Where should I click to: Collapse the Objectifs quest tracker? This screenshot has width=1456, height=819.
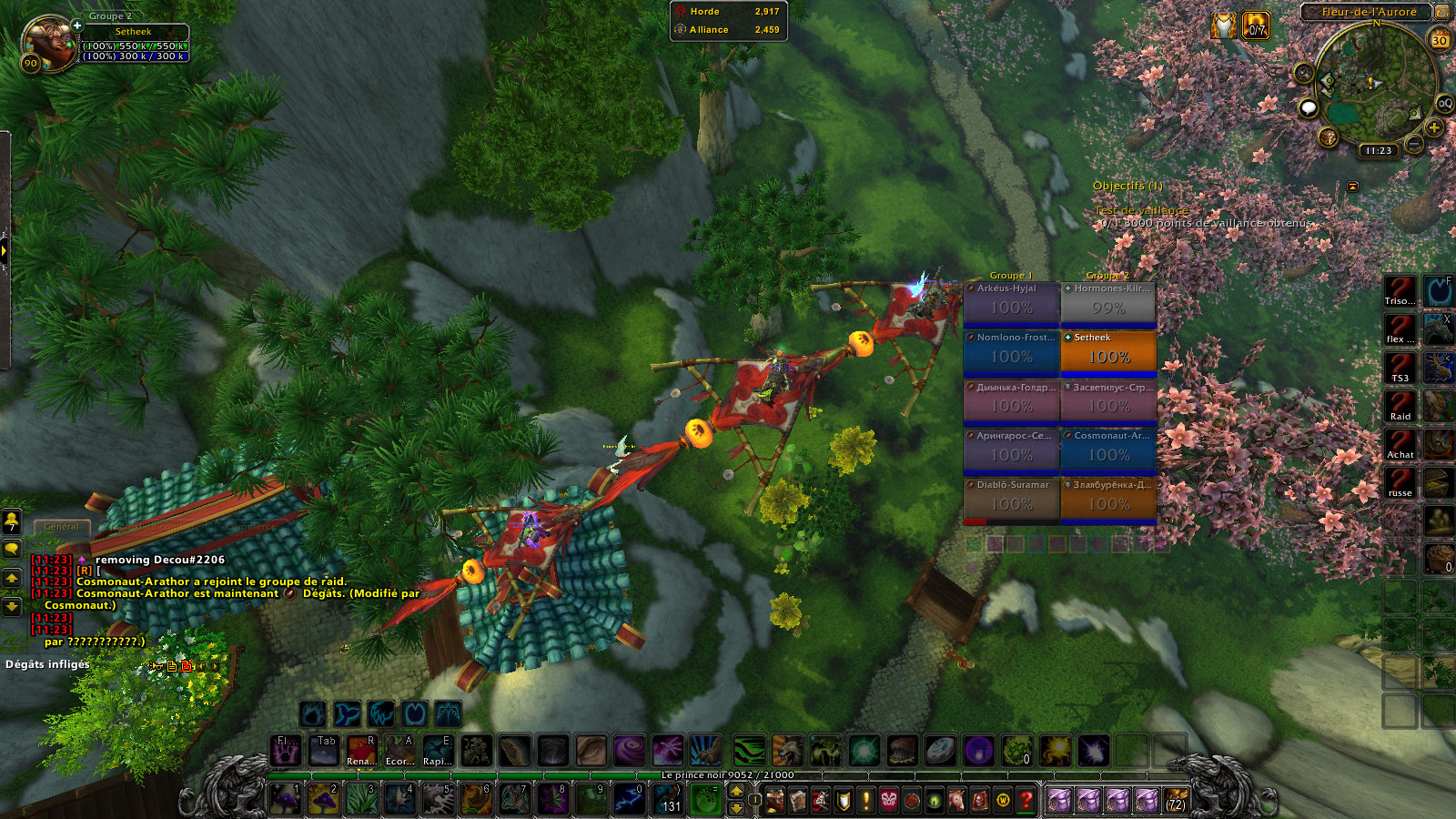[x=1353, y=187]
